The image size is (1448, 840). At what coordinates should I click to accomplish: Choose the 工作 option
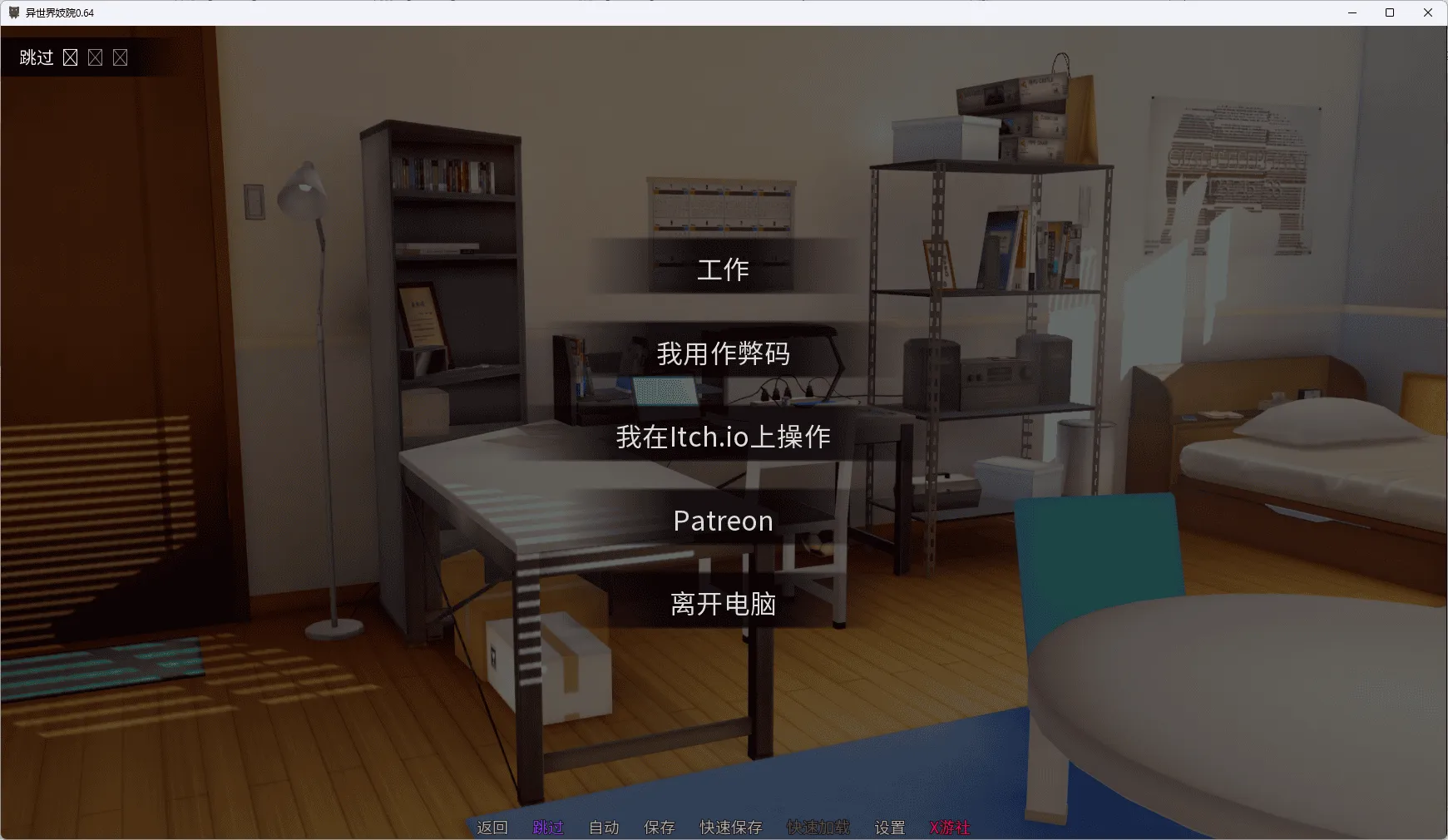(723, 269)
